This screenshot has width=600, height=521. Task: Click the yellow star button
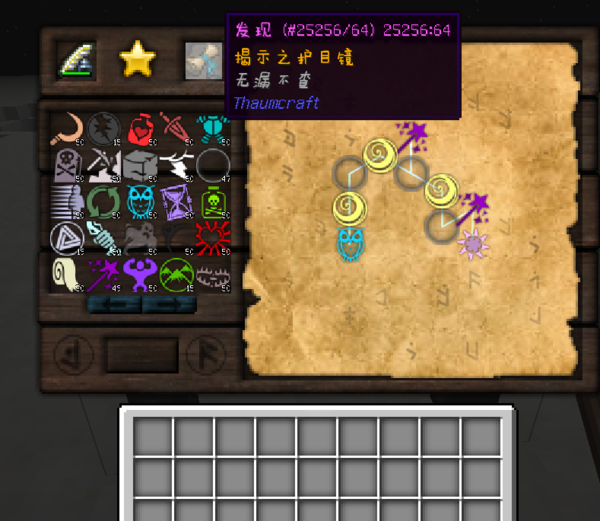click(x=137, y=60)
